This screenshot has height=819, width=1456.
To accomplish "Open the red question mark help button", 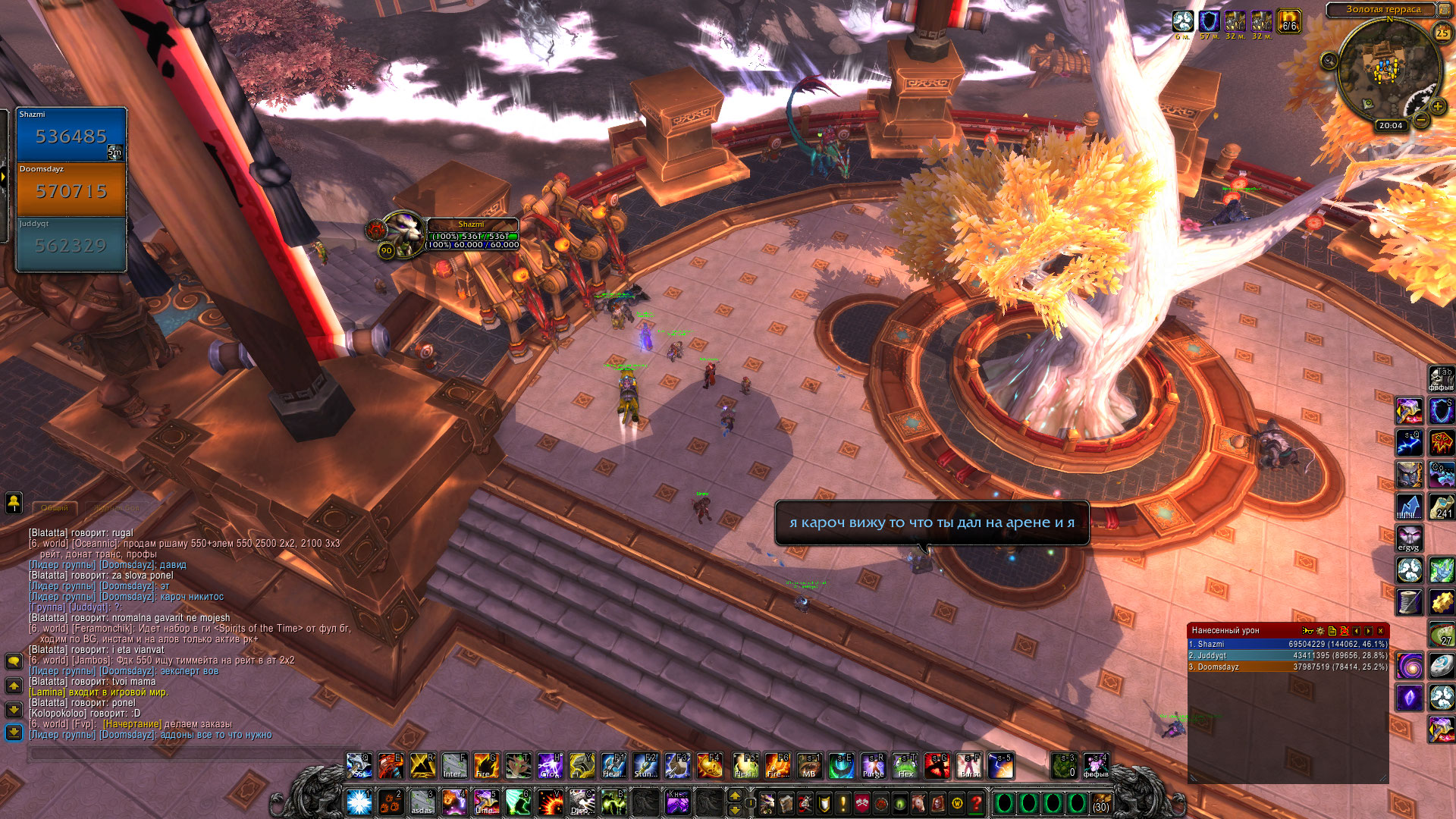I will pos(976,802).
